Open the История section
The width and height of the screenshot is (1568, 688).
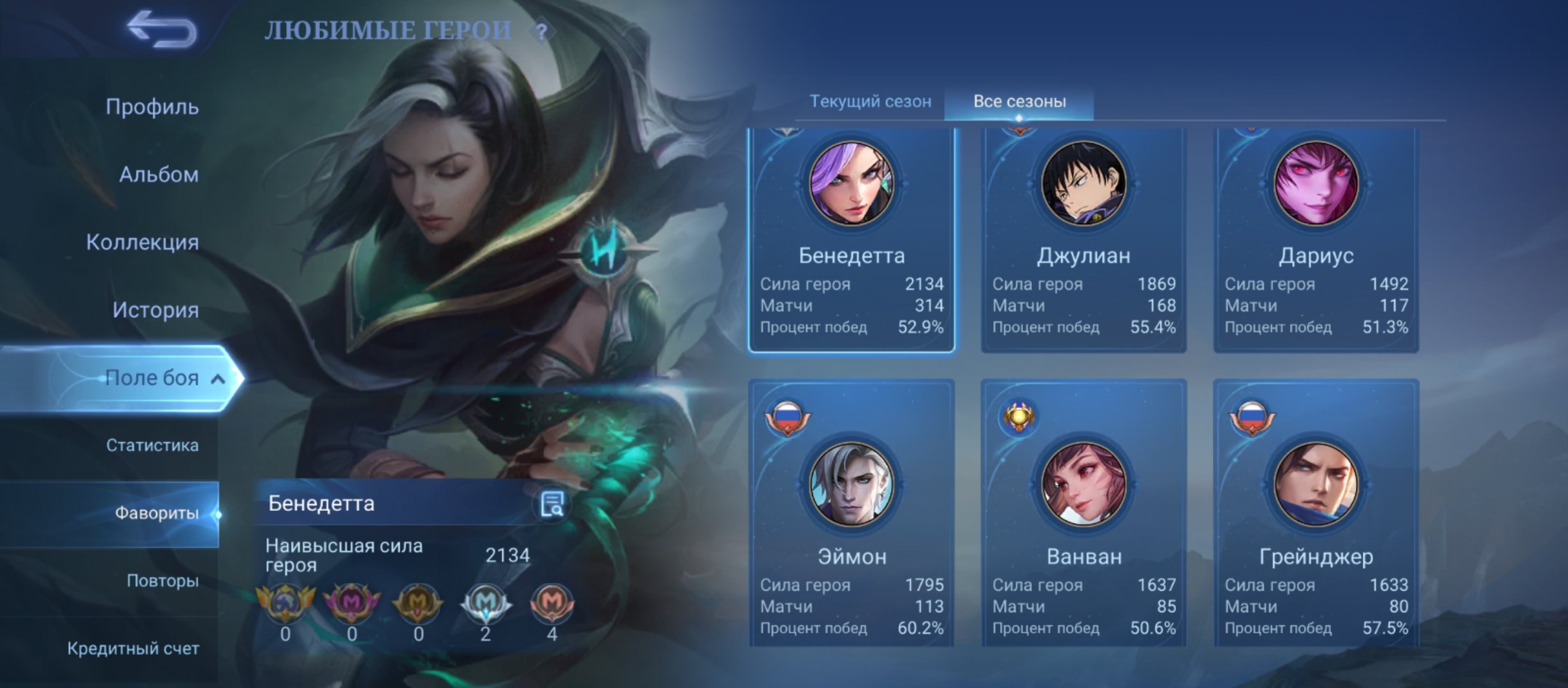(x=156, y=310)
